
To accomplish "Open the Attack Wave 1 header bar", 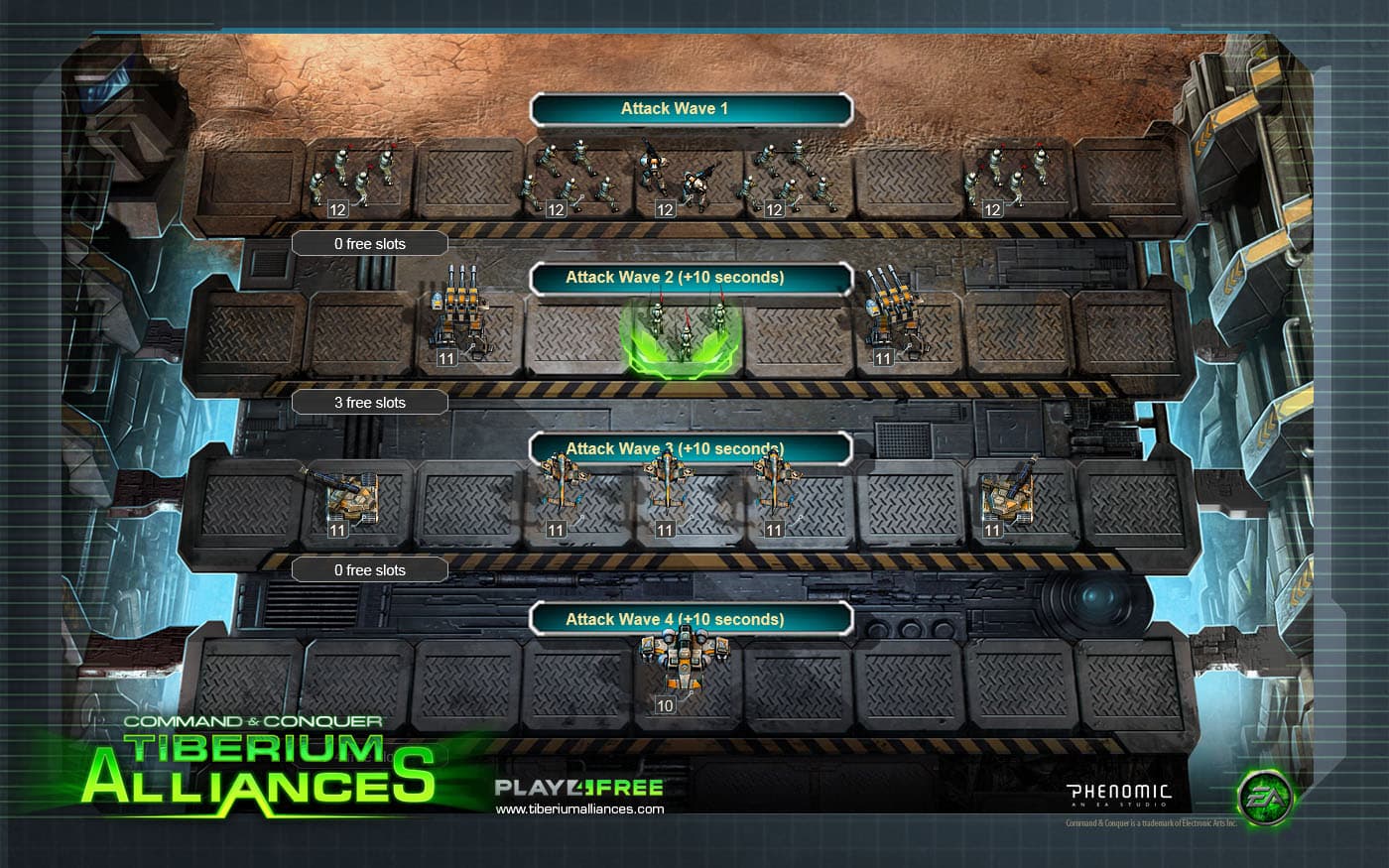I will [692, 108].
